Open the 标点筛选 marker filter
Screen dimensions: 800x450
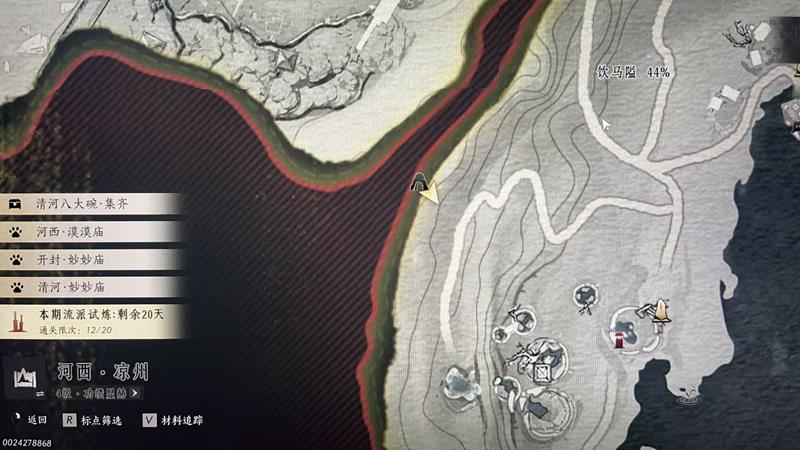click(93, 421)
